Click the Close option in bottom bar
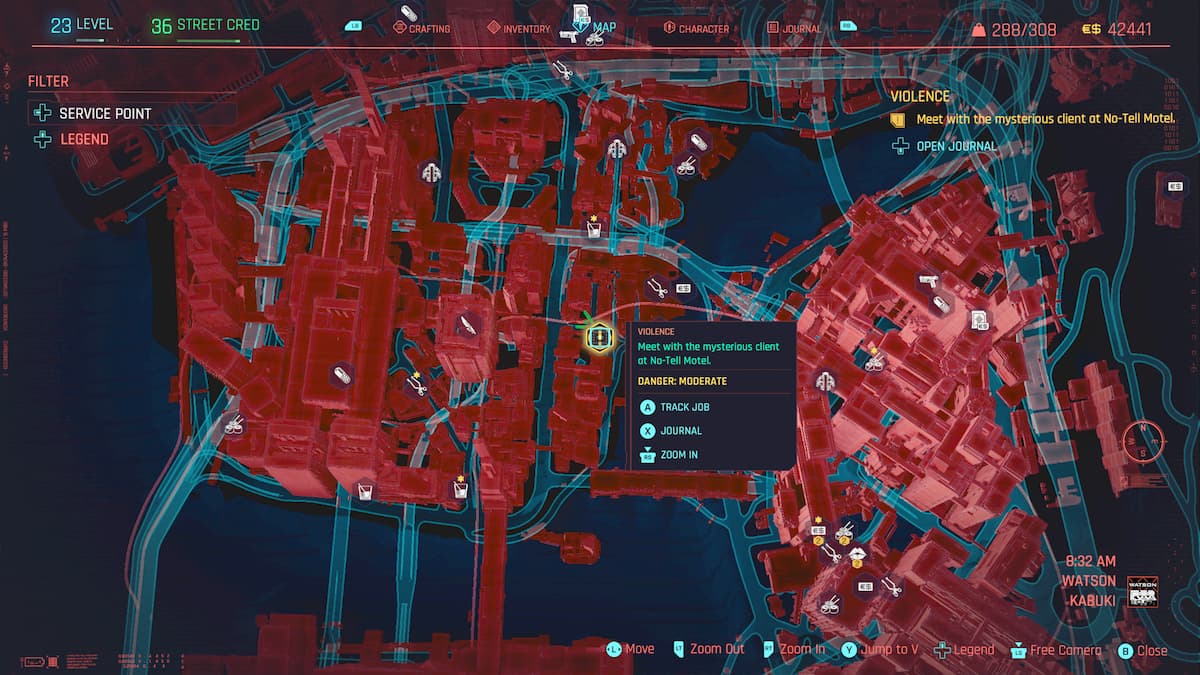This screenshot has width=1200, height=675. click(x=1151, y=650)
